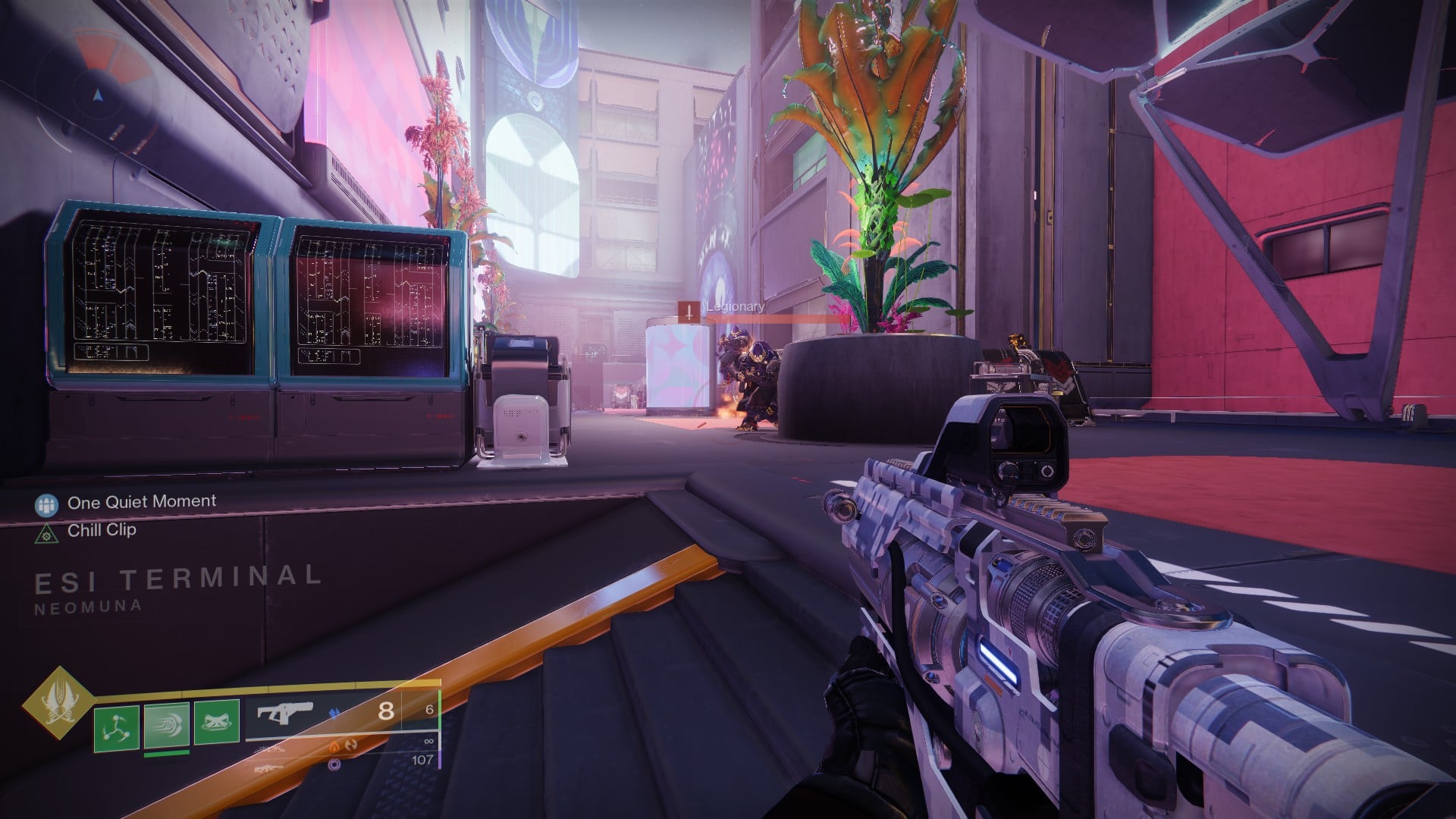
Task: Click the Legionary enemy name marker
Action: pos(734,307)
